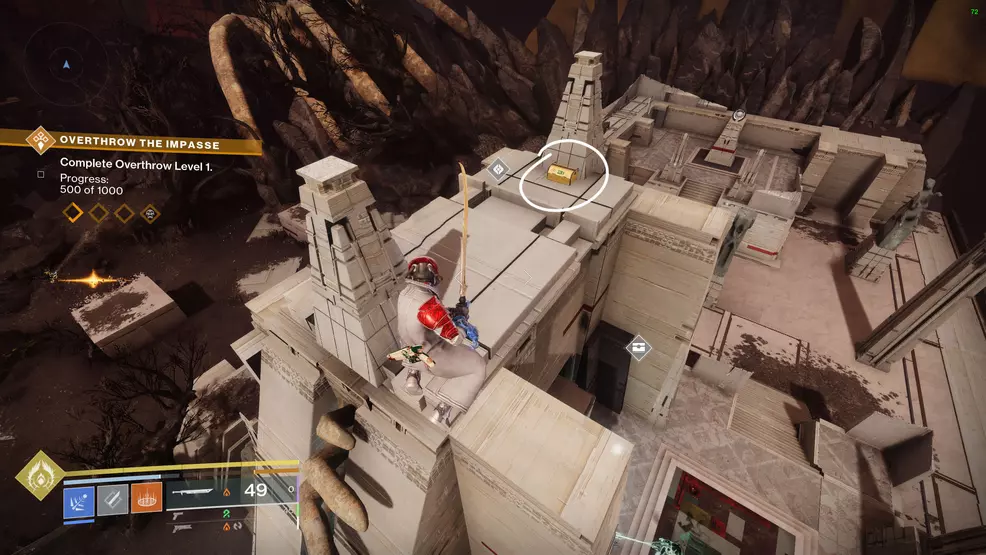Select the Overthrow the Impasse objective banner
986x555 pixels.
pos(140,140)
